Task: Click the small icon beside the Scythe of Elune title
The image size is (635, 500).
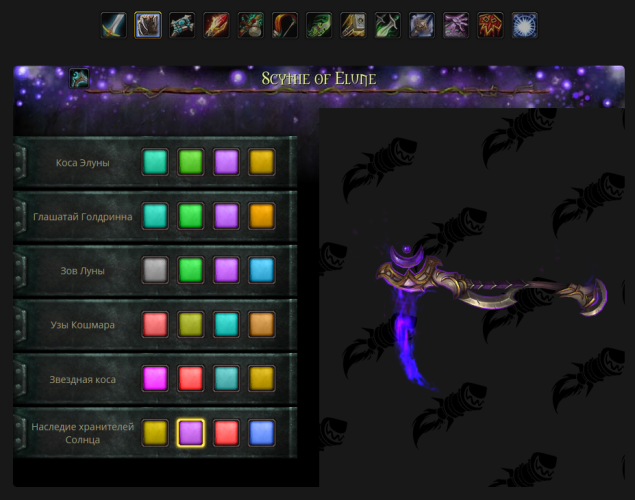Action: click(80, 79)
